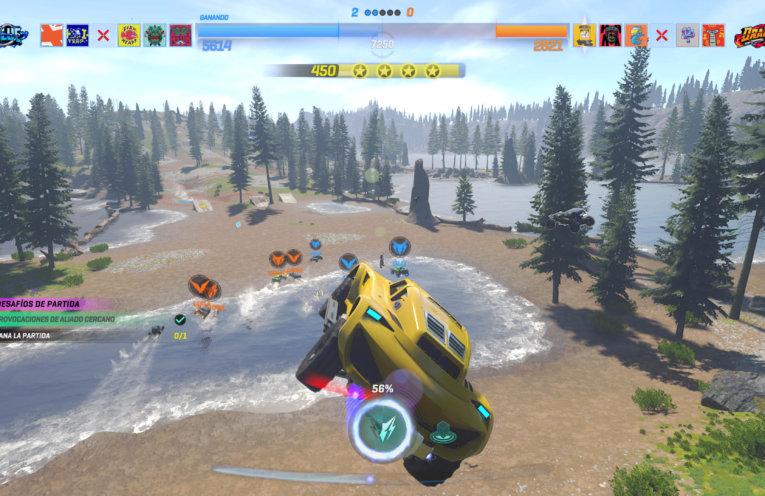Select the rightmost red player badge on the orange team
This screenshot has width=765, height=496.
[x=713, y=36]
